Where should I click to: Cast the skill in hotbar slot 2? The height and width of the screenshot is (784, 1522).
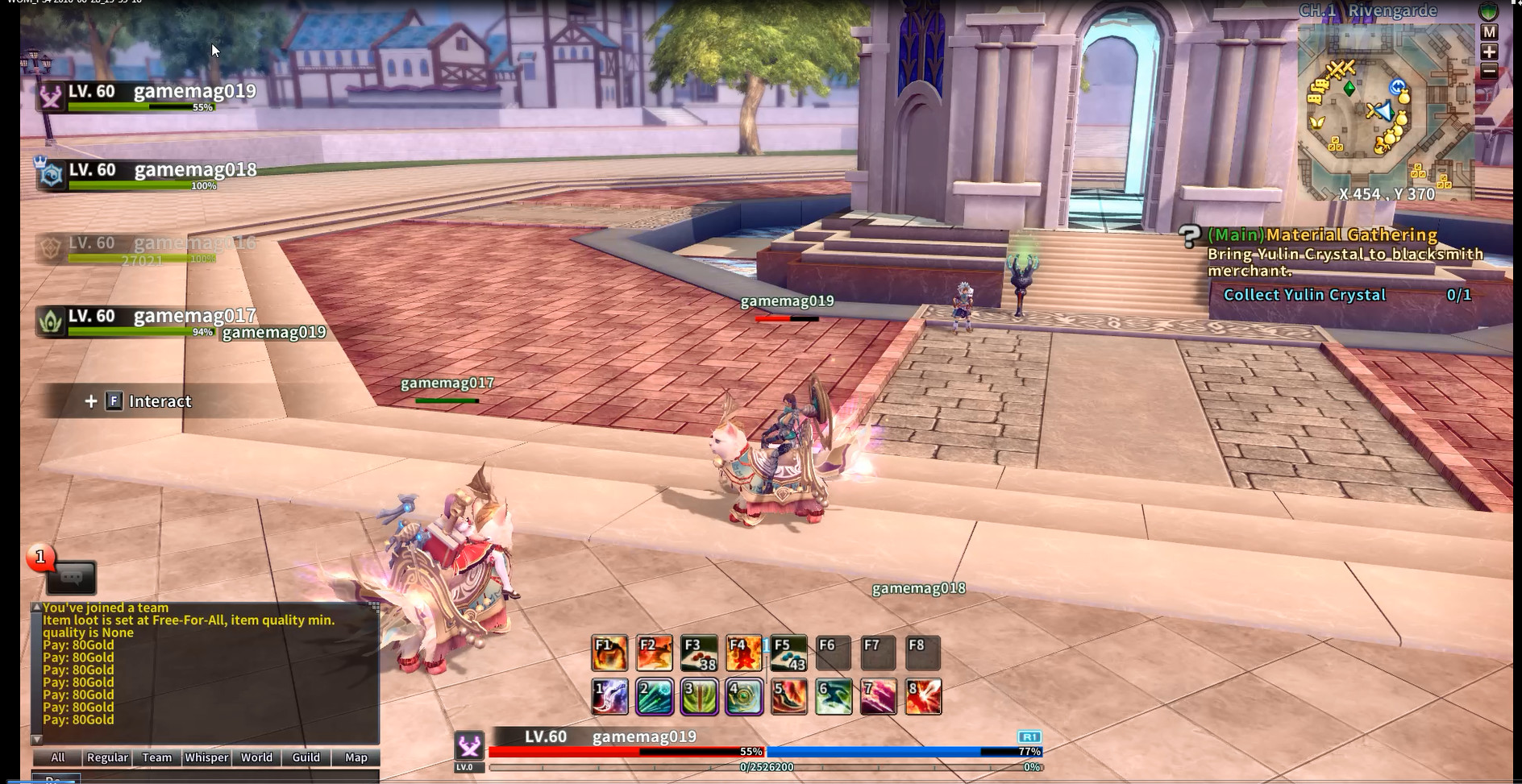point(655,698)
